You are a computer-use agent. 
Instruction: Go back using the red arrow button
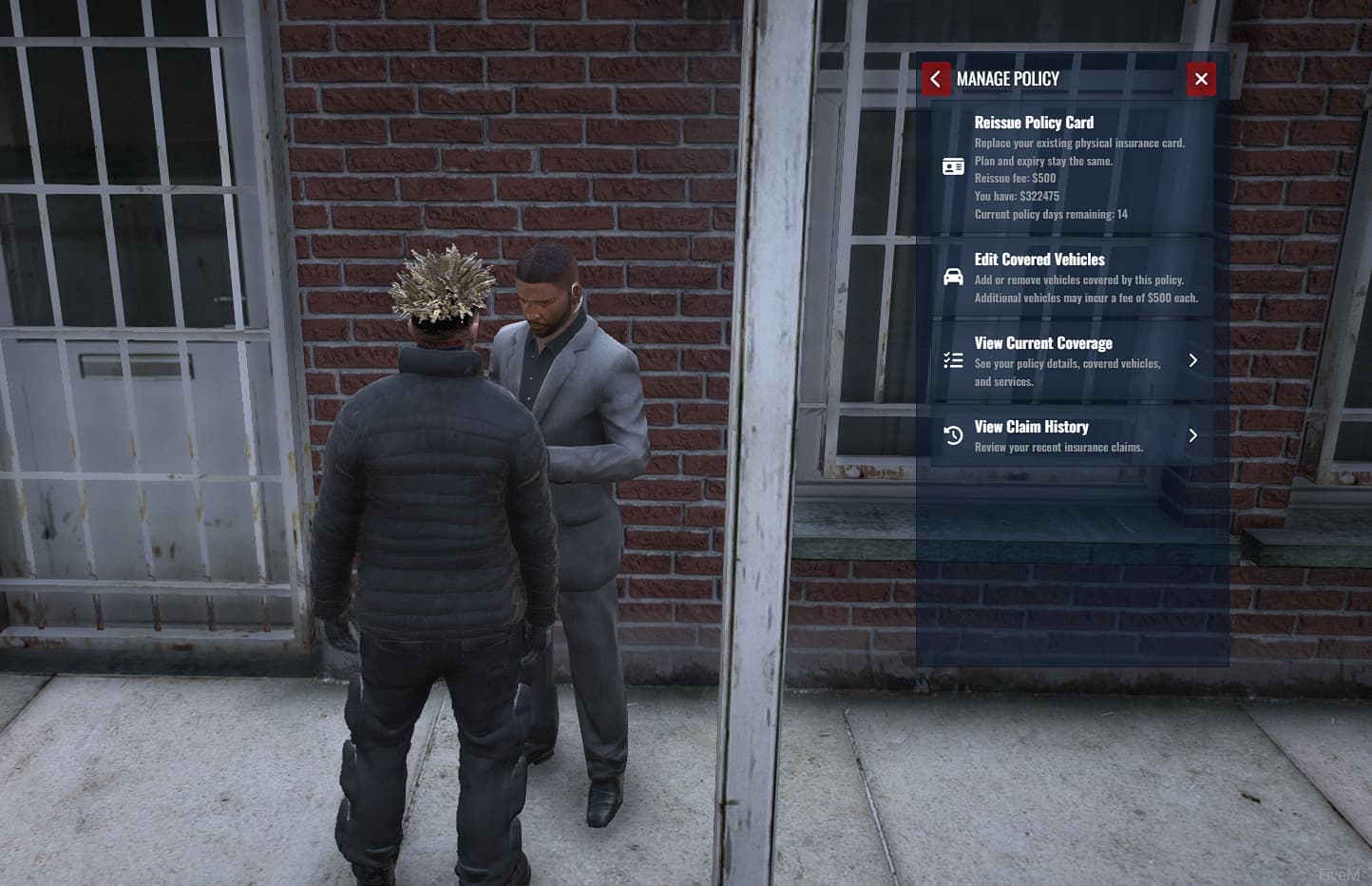(x=935, y=79)
